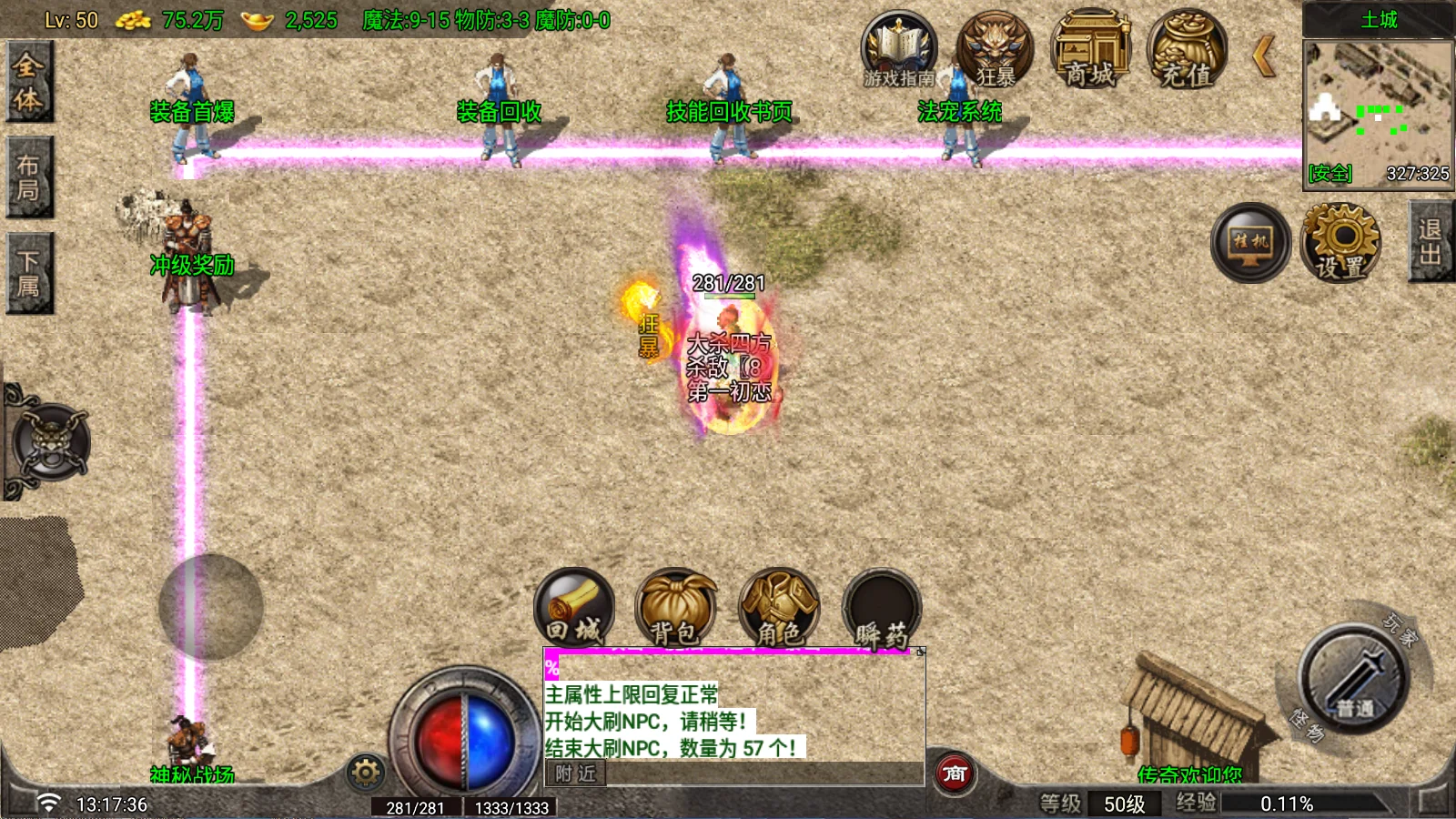Open the 游戏指南 game guide
This screenshot has width=1456, height=819.
(899, 50)
